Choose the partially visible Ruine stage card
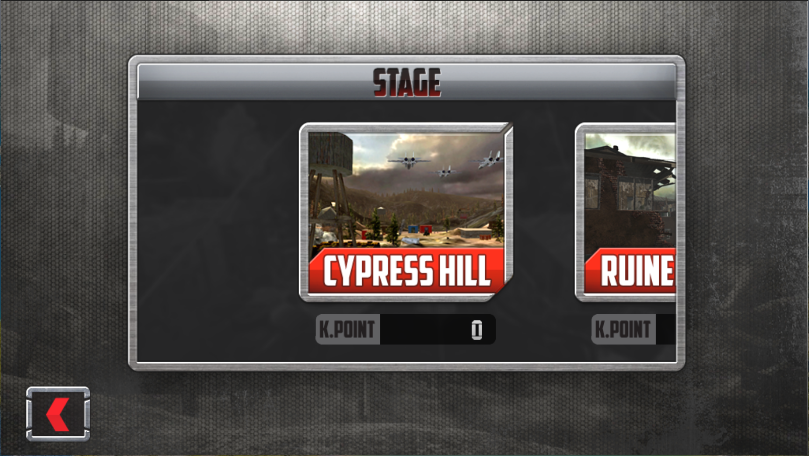This screenshot has height=456, width=809. 628,211
